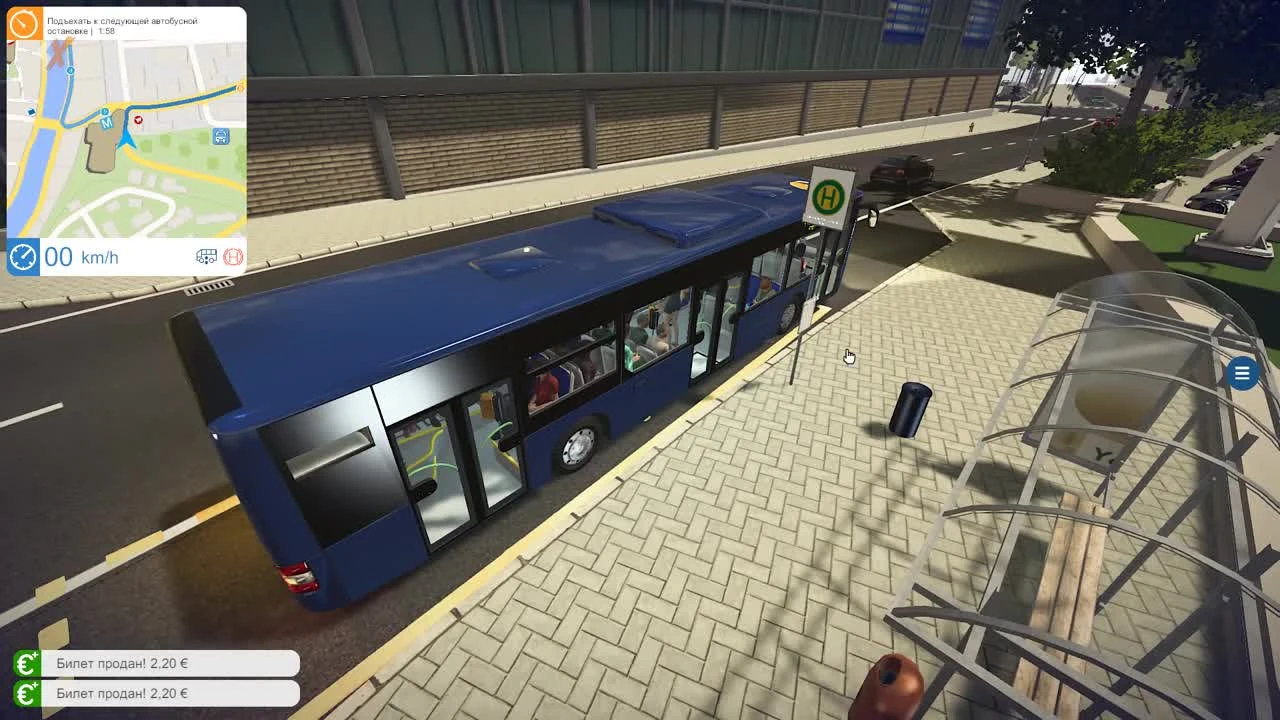Click the red flag marker on the minimap
Viewport: 1280px width, 720px height.
139,119
